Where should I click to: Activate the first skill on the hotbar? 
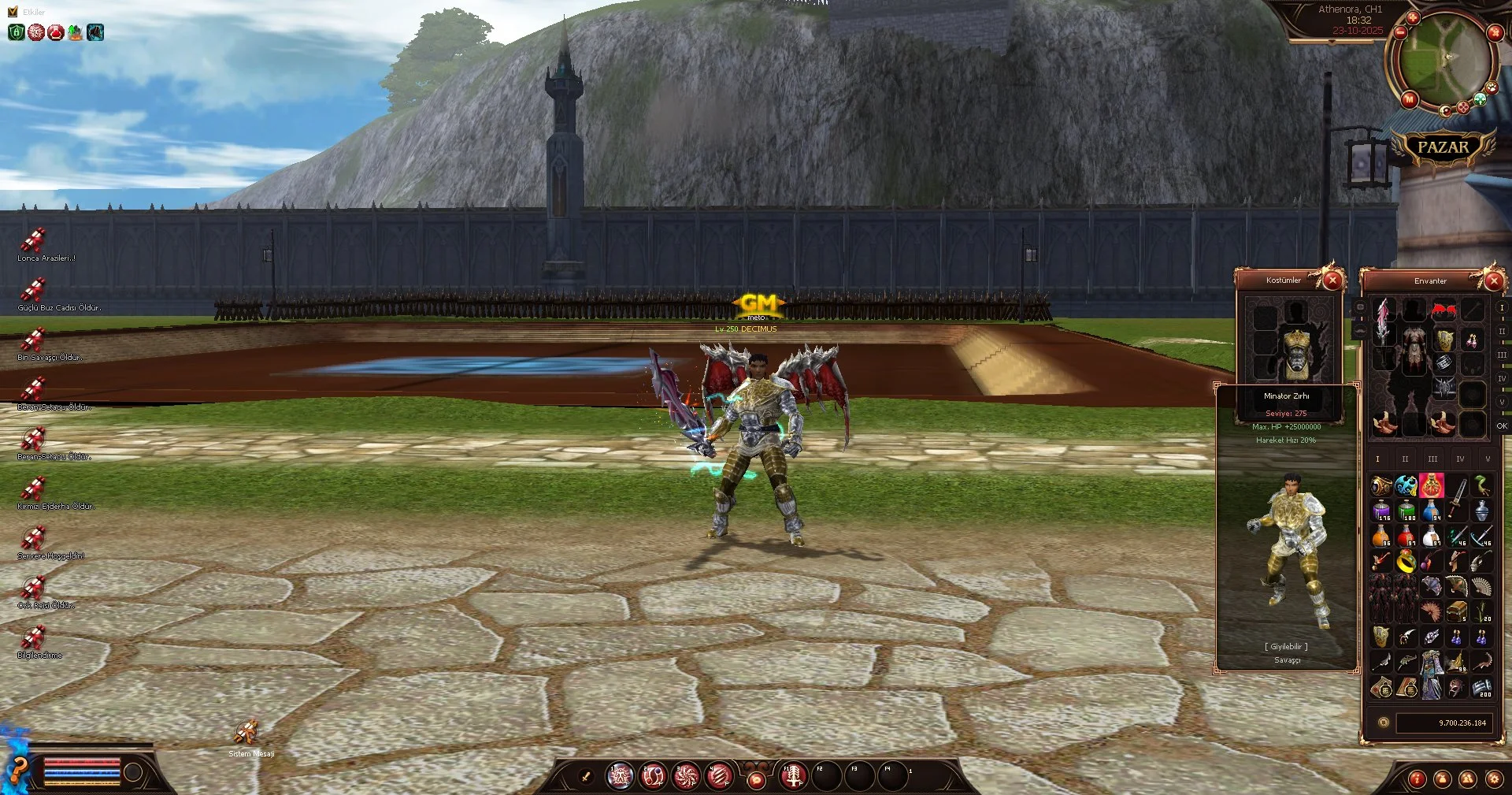(x=620, y=776)
